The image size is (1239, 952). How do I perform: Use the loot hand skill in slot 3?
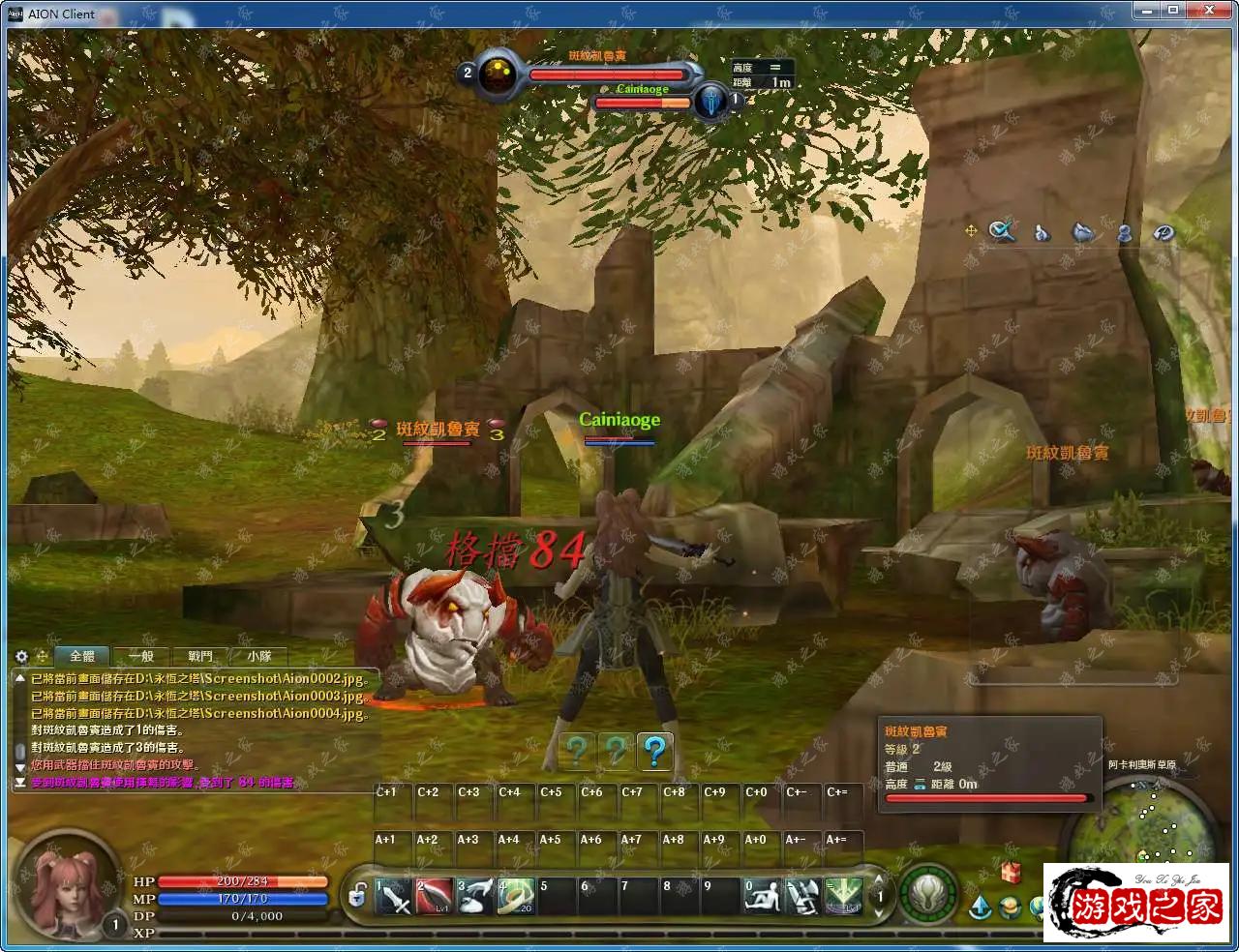click(475, 897)
